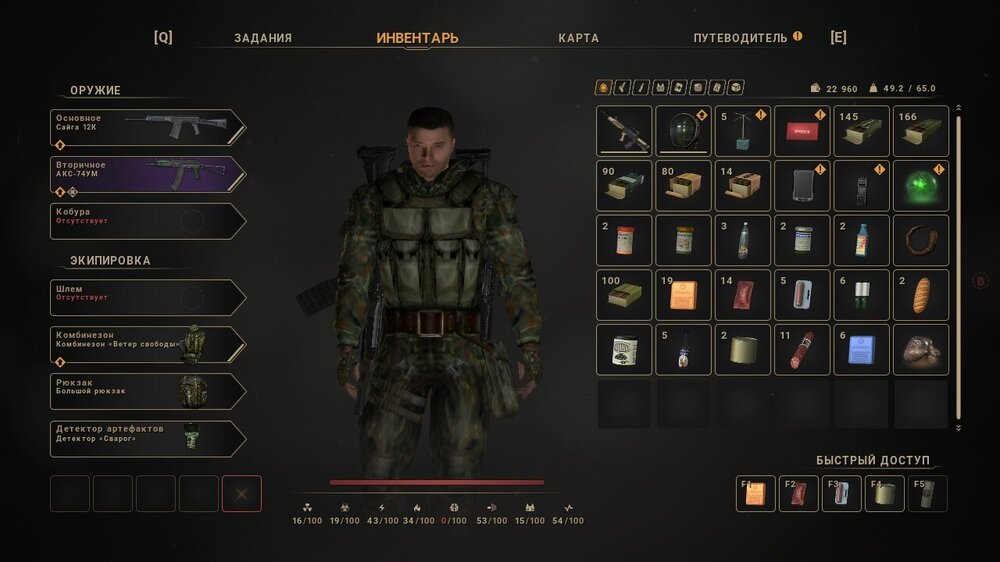
Task: Click the empty Кобура holster slot
Action: [147, 221]
